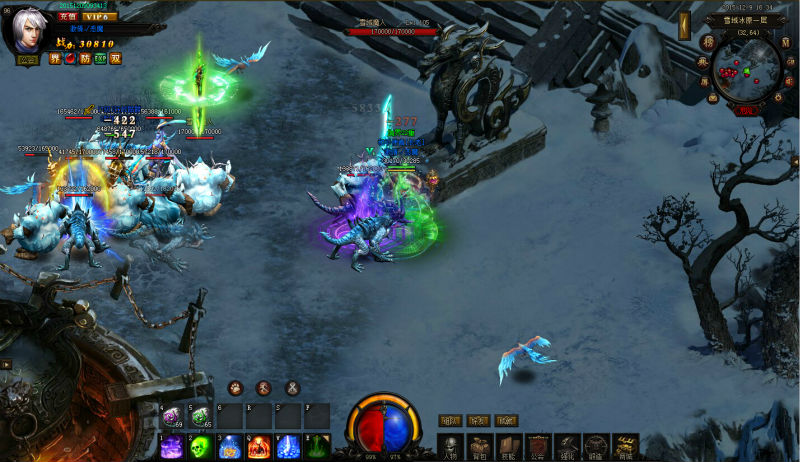Open the 背包 bag menu
Image resolution: width=800 pixels, height=462 pixels.
coord(479,446)
